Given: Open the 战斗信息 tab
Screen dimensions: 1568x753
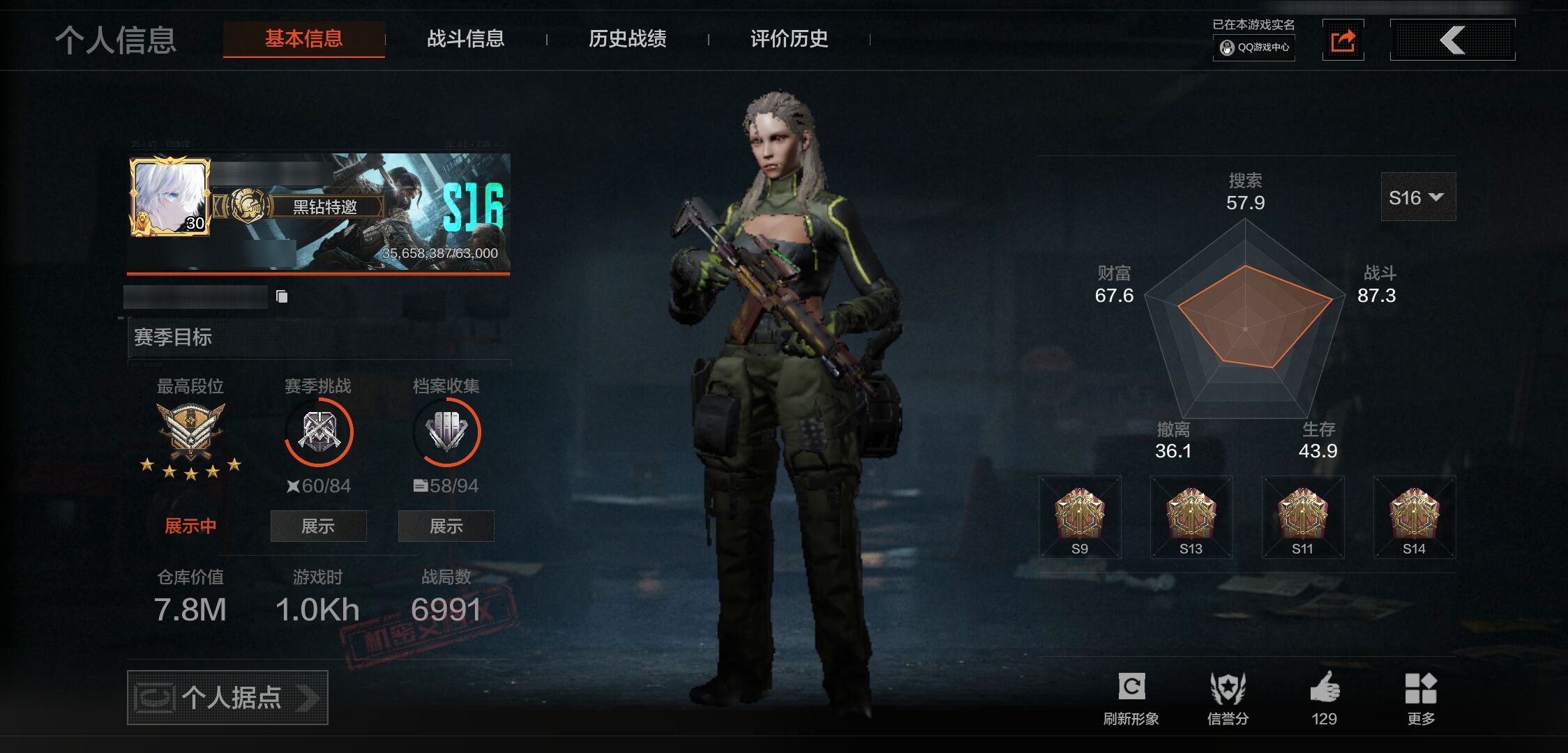Looking at the screenshot, I should pos(465,38).
